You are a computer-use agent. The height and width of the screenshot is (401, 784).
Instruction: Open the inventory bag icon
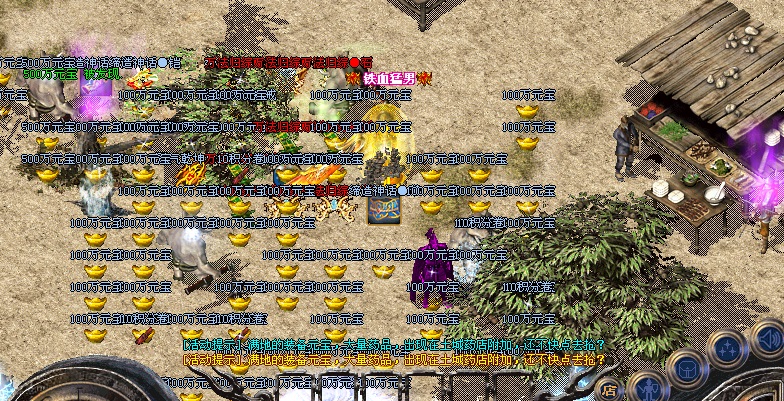(689, 367)
